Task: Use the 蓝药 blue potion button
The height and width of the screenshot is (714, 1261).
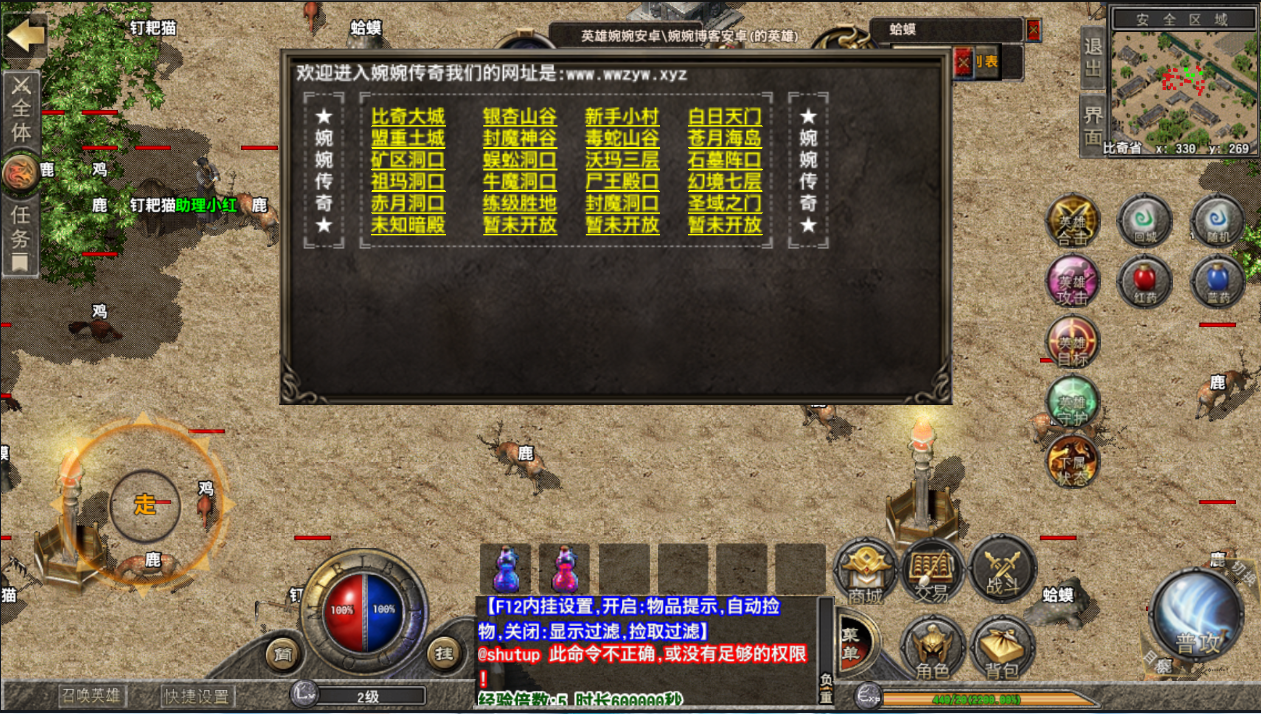Action: pos(1217,281)
